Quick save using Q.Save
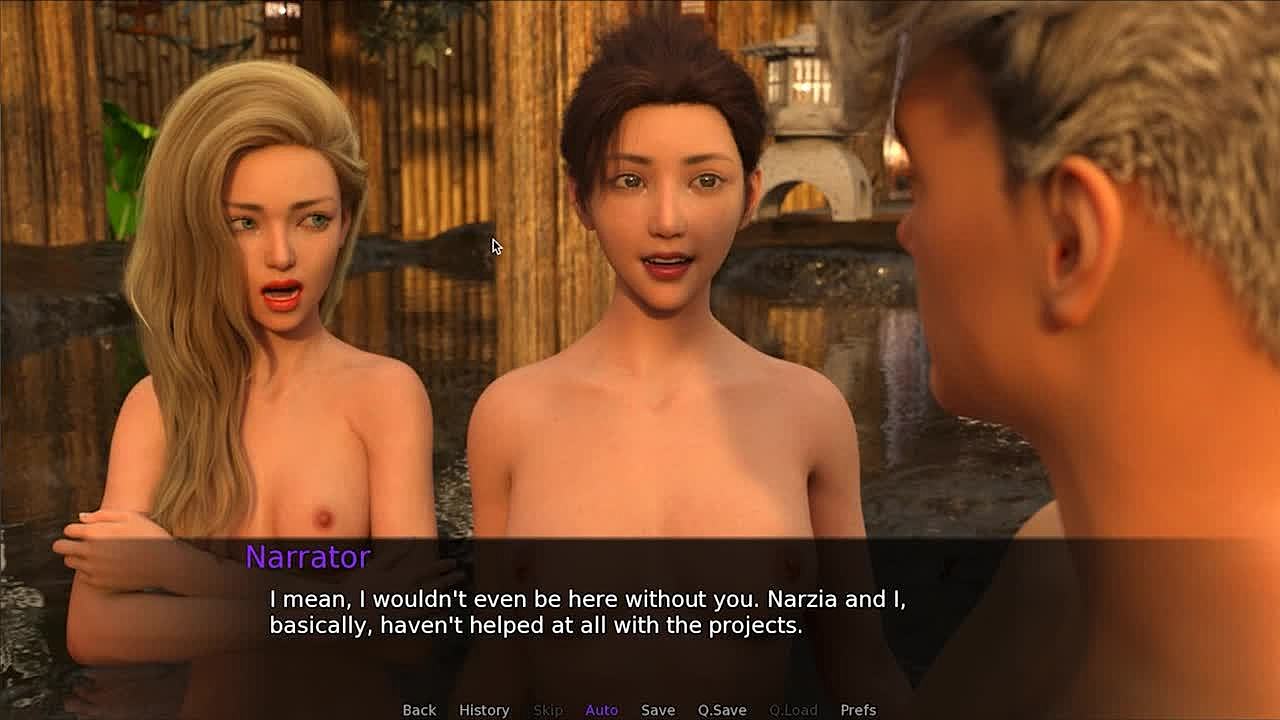 click(x=722, y=710)
